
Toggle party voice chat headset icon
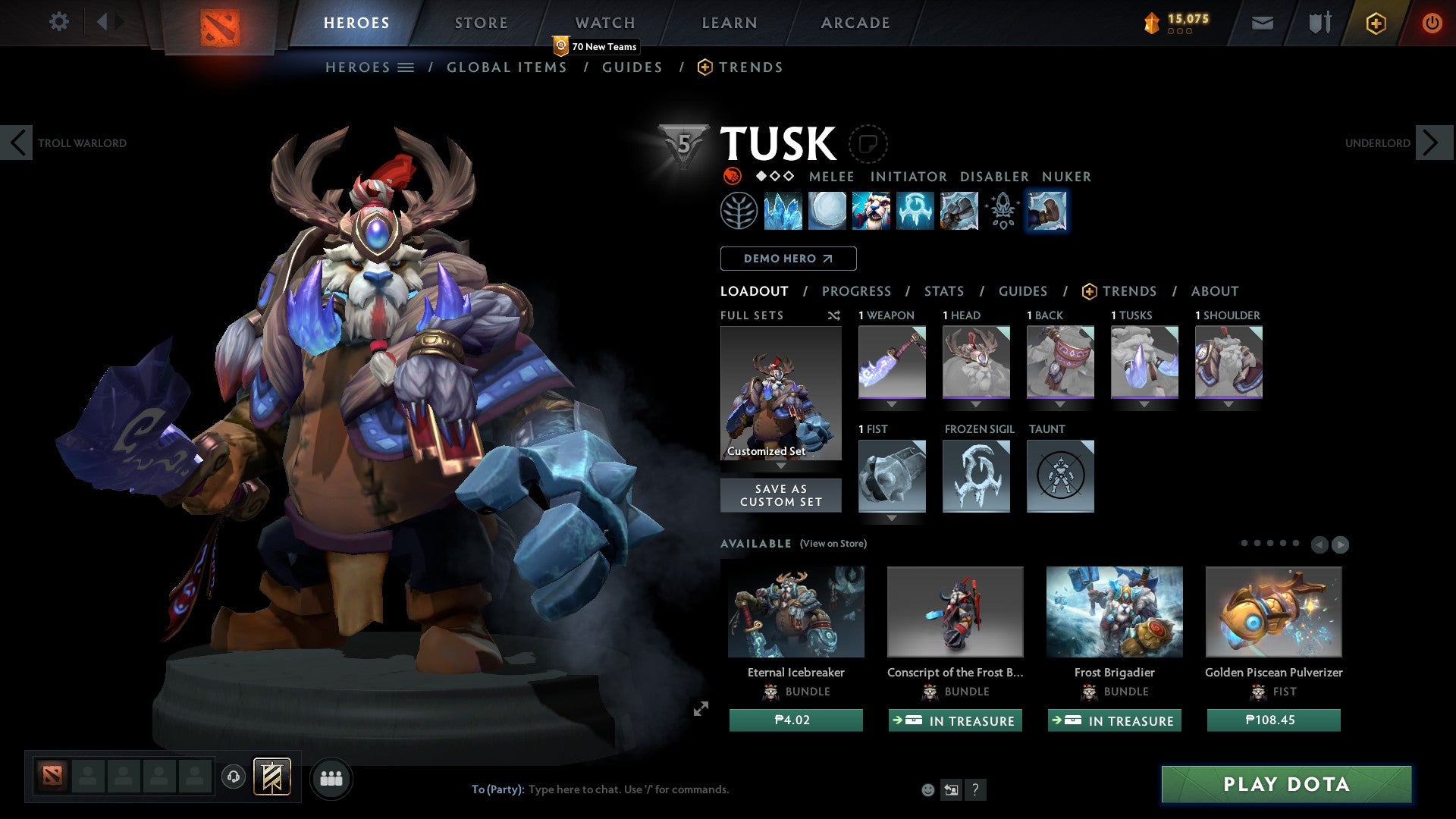point(233,777)
